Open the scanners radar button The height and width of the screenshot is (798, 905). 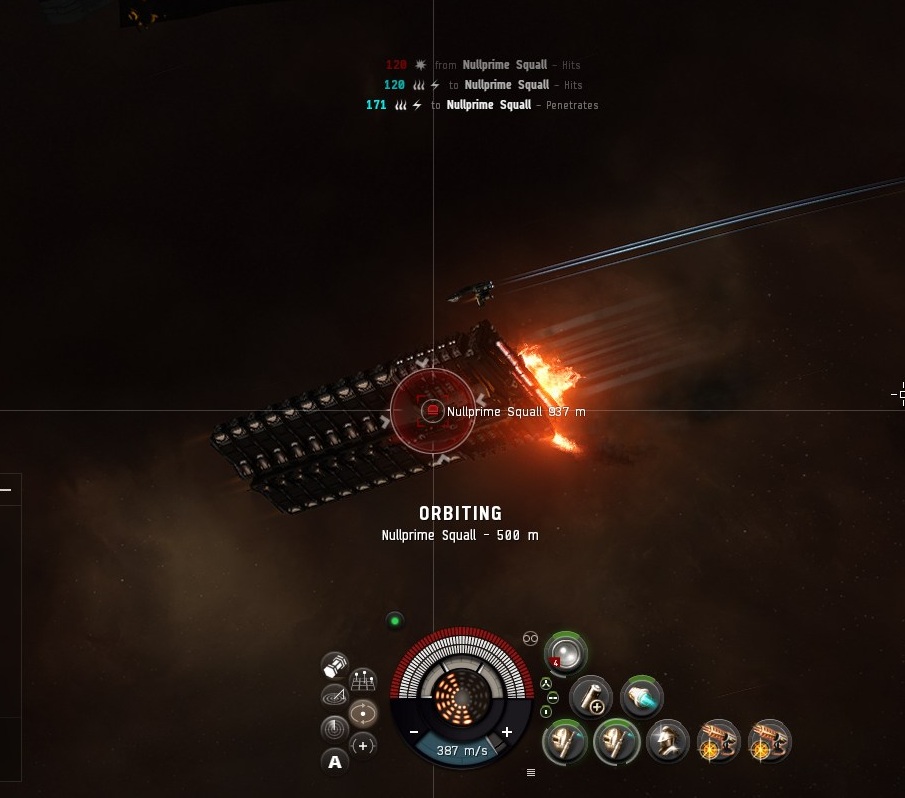pos(335,729)
